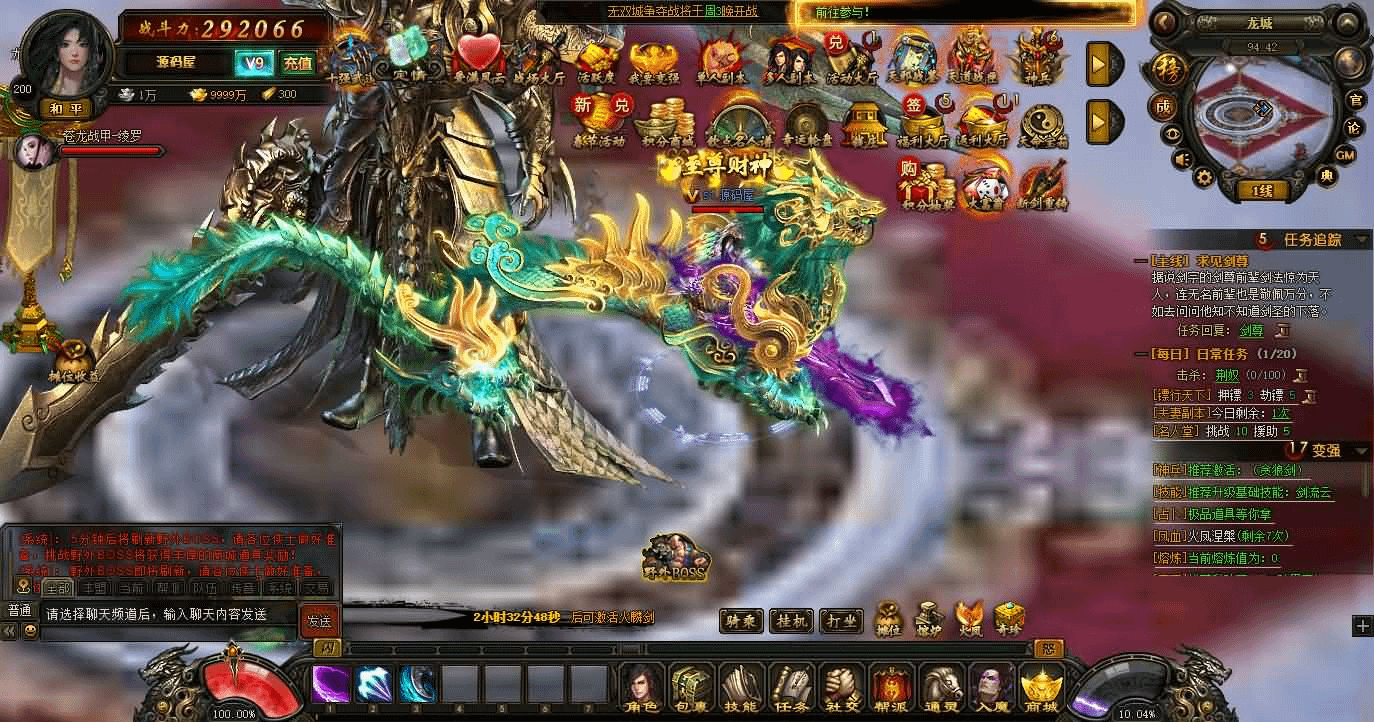
Task: Click the 打坐 meditate button
Action: (842, 621)
